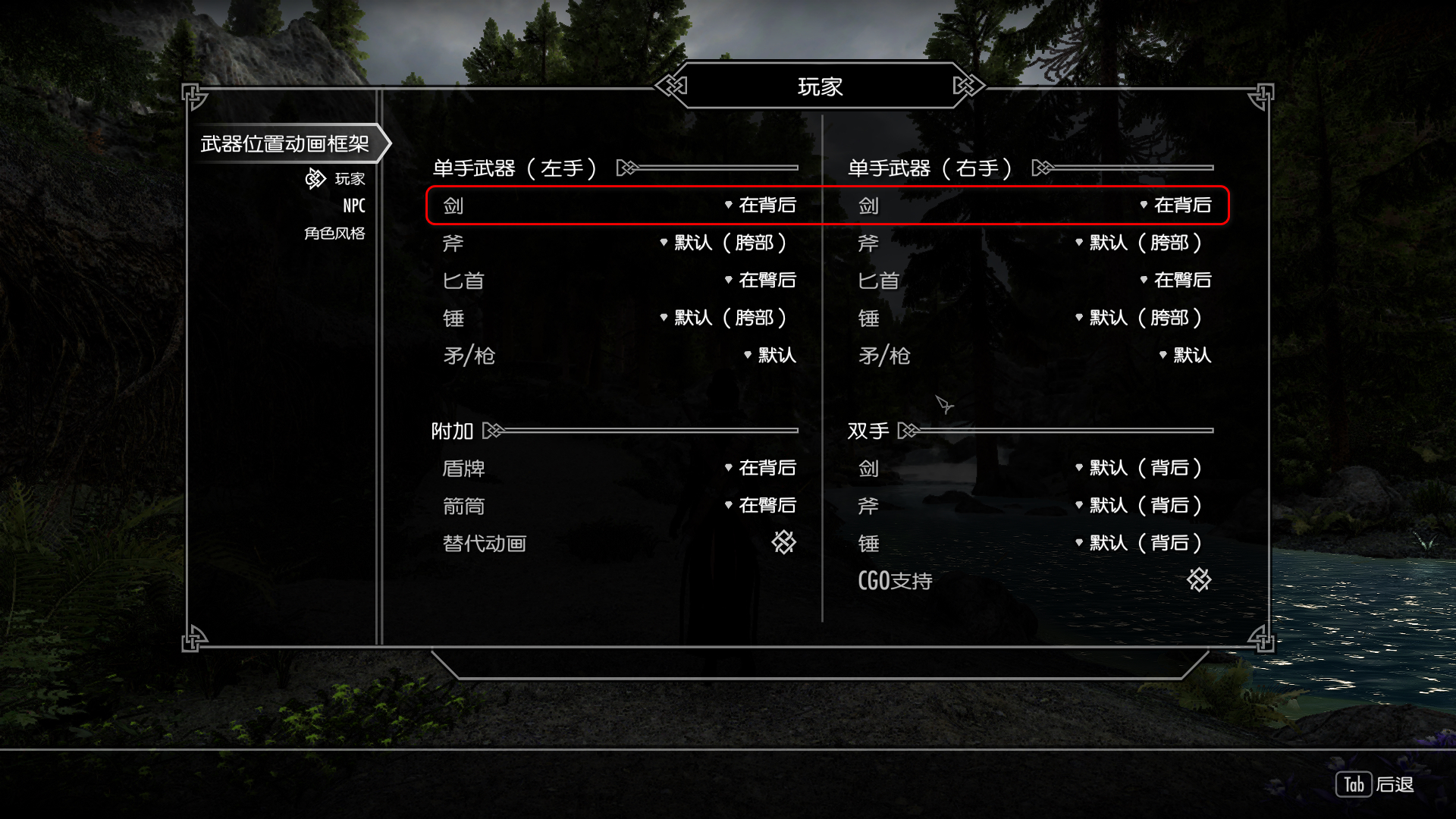1456x819 pixels.
Task: Change right-hand 剑 position dropdown
Action: (1177, 205)
